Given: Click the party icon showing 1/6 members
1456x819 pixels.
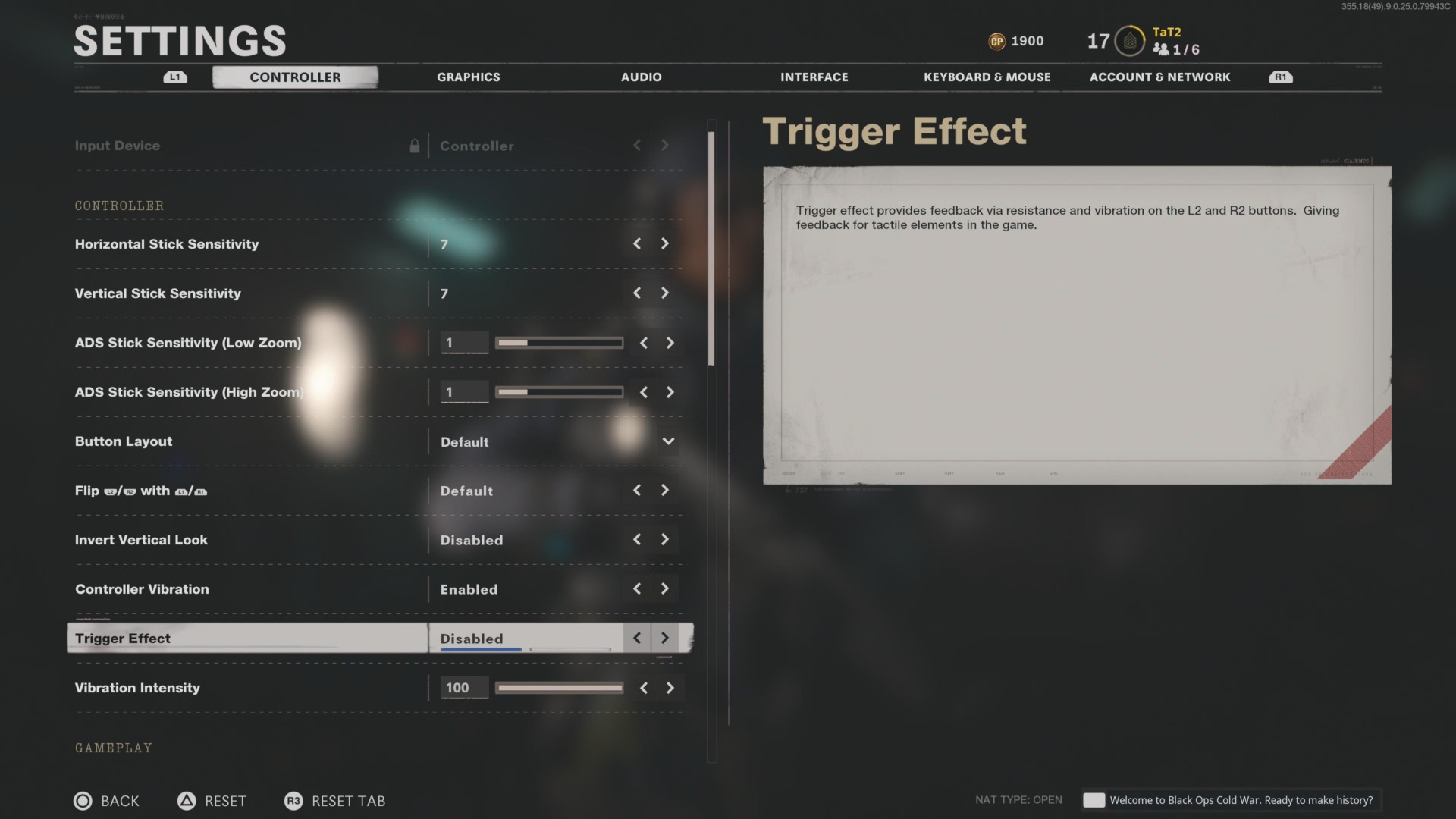Looking at the screenshot, I should [1160, 49].
